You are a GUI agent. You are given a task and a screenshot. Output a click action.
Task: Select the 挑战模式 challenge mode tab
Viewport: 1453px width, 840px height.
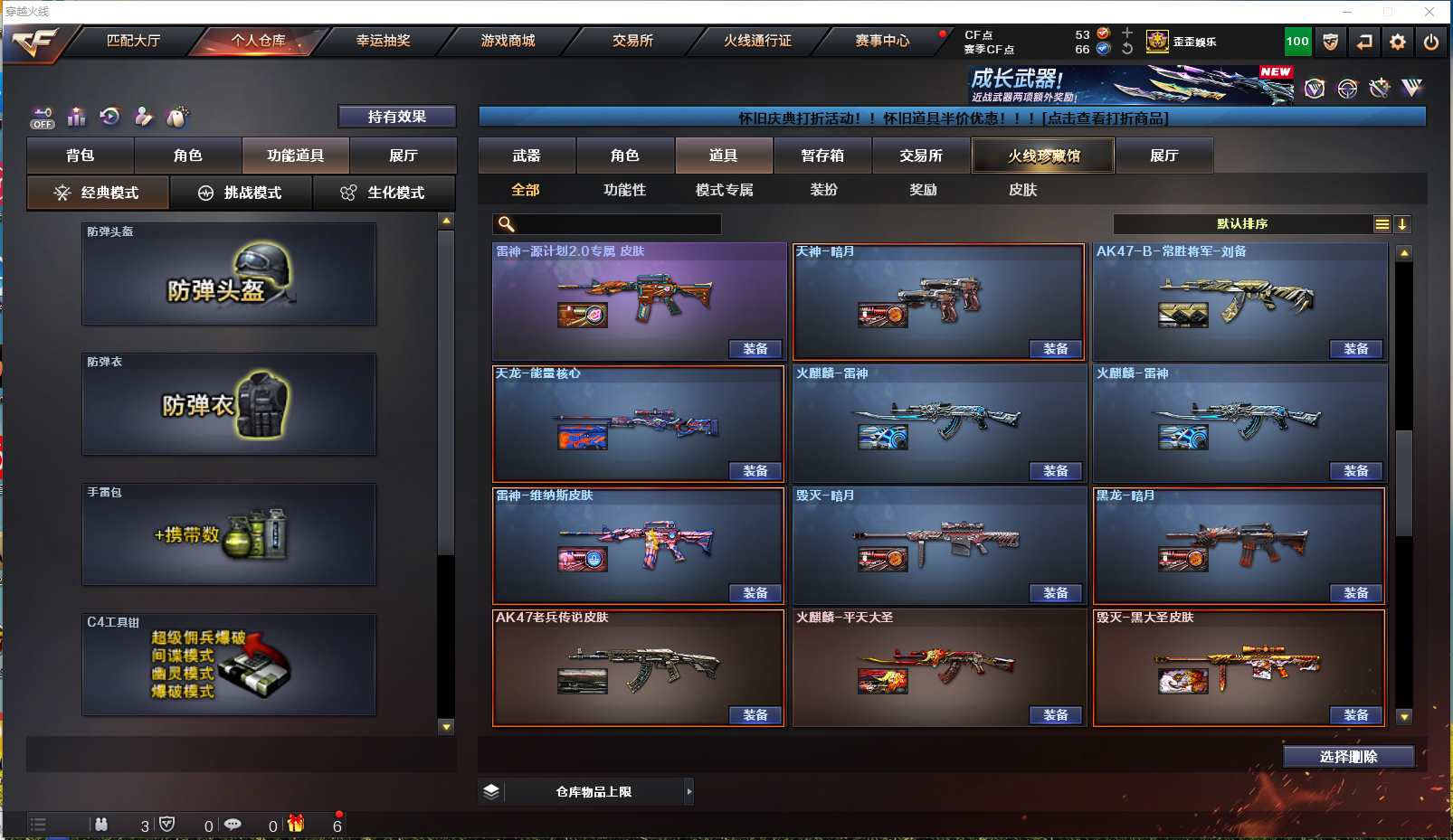241,193
